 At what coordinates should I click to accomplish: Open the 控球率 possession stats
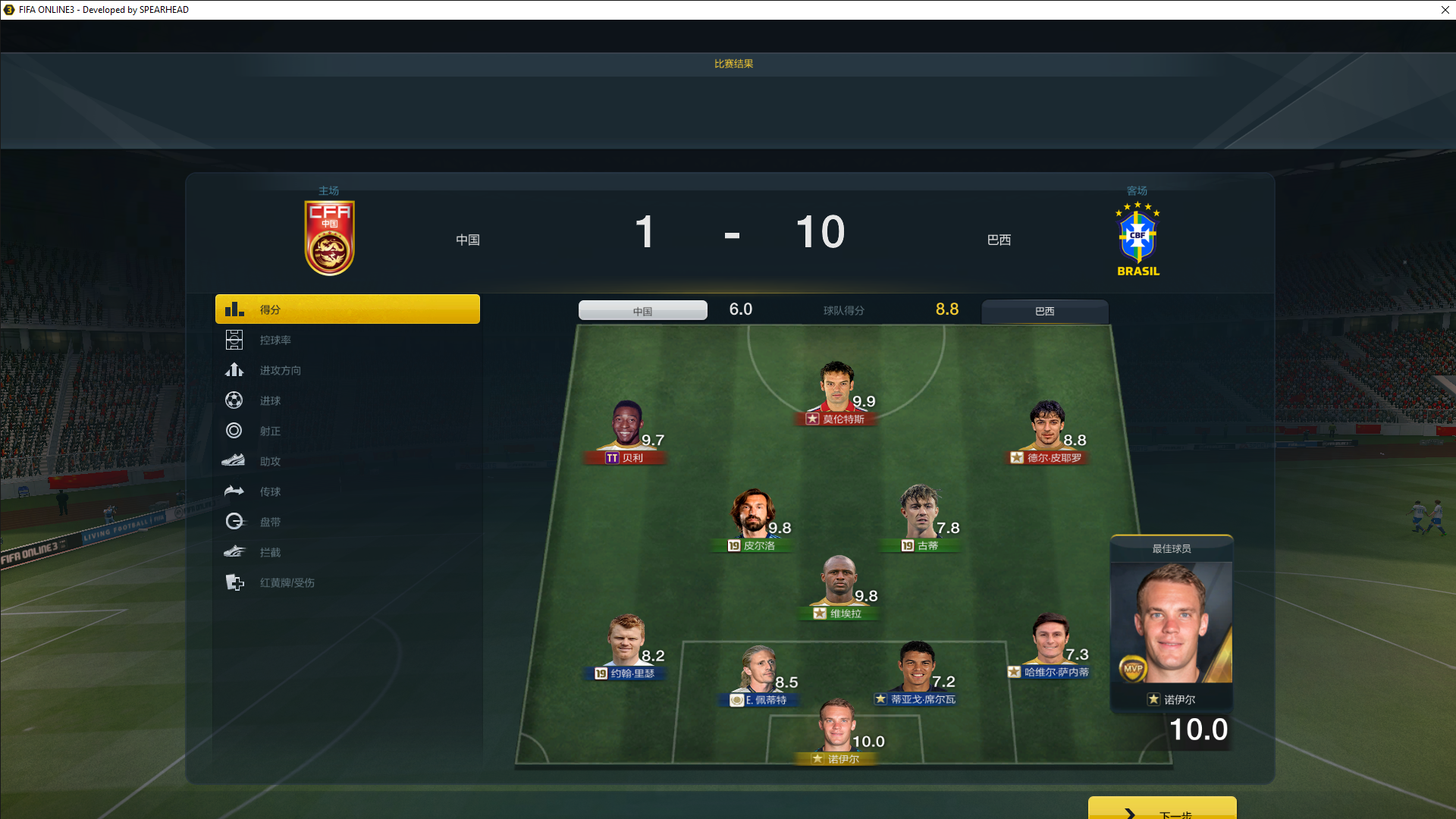point(275,340)
